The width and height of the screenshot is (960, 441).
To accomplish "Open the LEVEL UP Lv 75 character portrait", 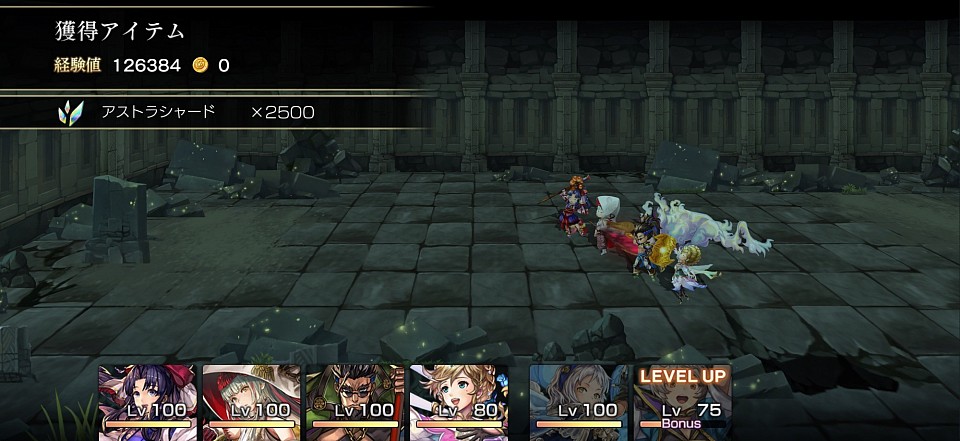I will click(x=683, y=397).
